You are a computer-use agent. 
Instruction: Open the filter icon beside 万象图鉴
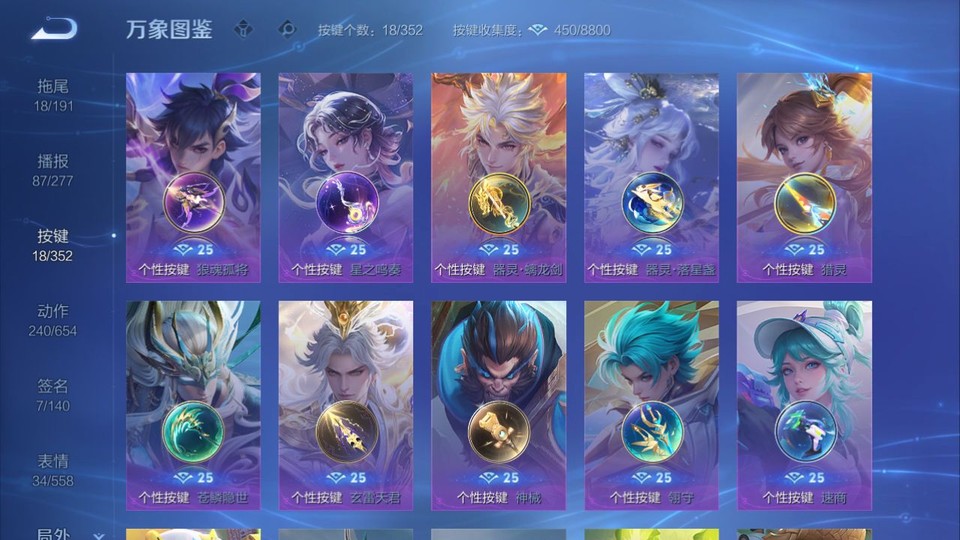tap(243, 29)
